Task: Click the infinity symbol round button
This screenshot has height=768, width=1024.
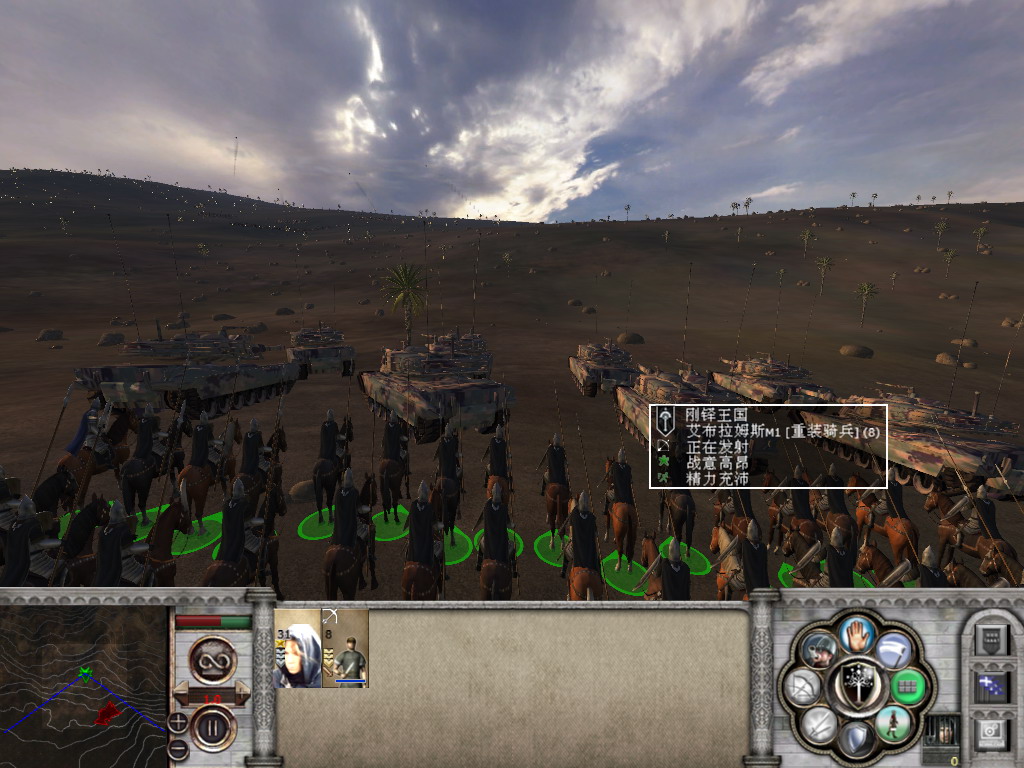Action: pyautogui.click(x=212, y=661)
